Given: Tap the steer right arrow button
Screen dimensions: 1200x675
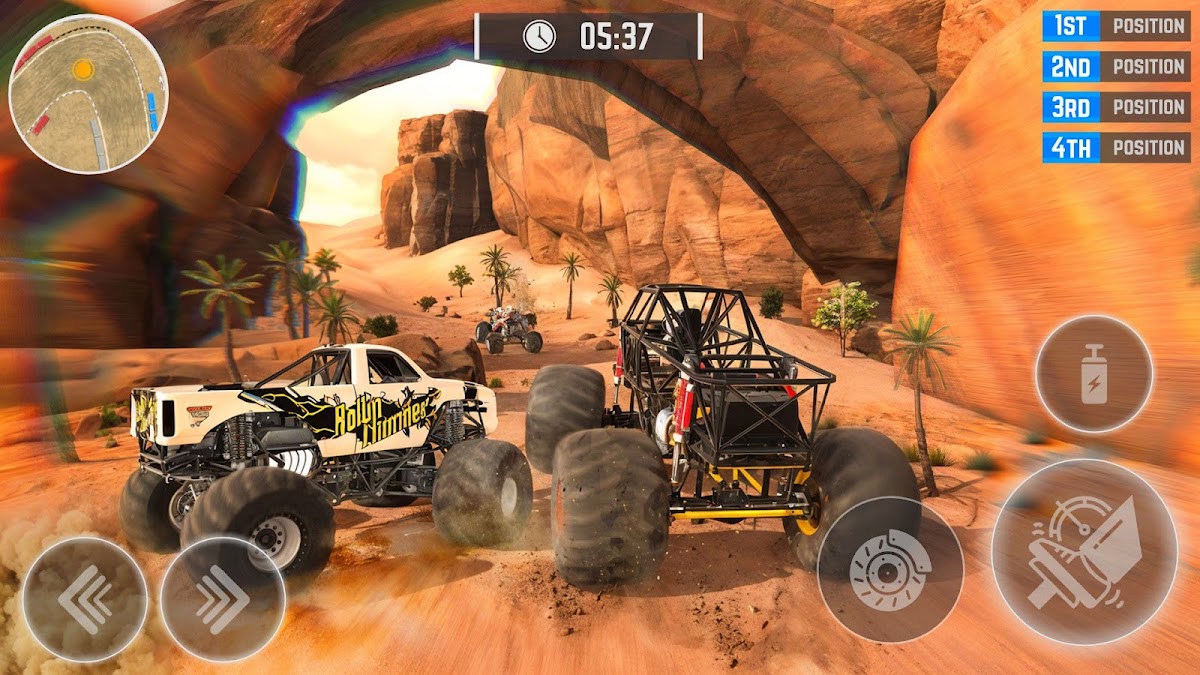Looking at the screenshot, I should pos(222,599).
